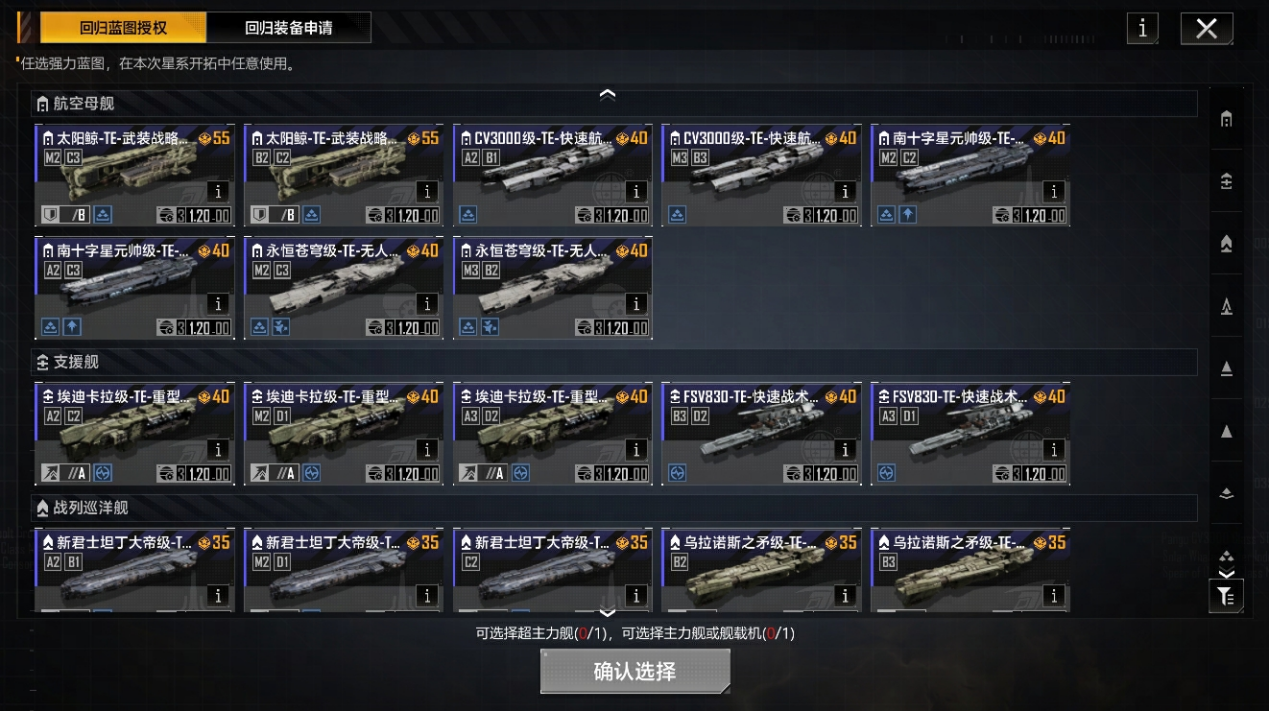Open the filter button in the right sidebar

[1226, 596]
